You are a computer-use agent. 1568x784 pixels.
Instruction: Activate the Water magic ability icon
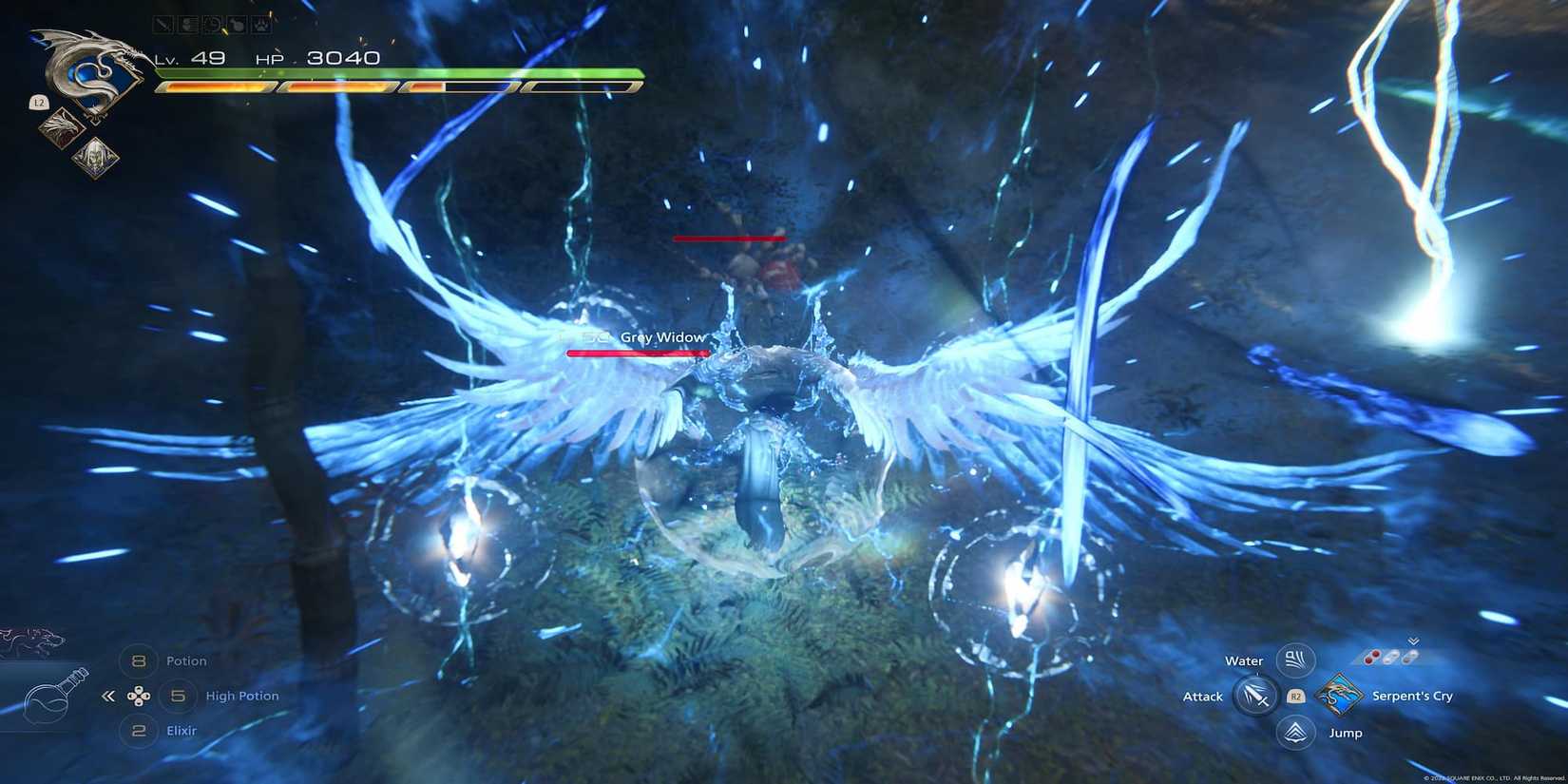click(1294, 659)
